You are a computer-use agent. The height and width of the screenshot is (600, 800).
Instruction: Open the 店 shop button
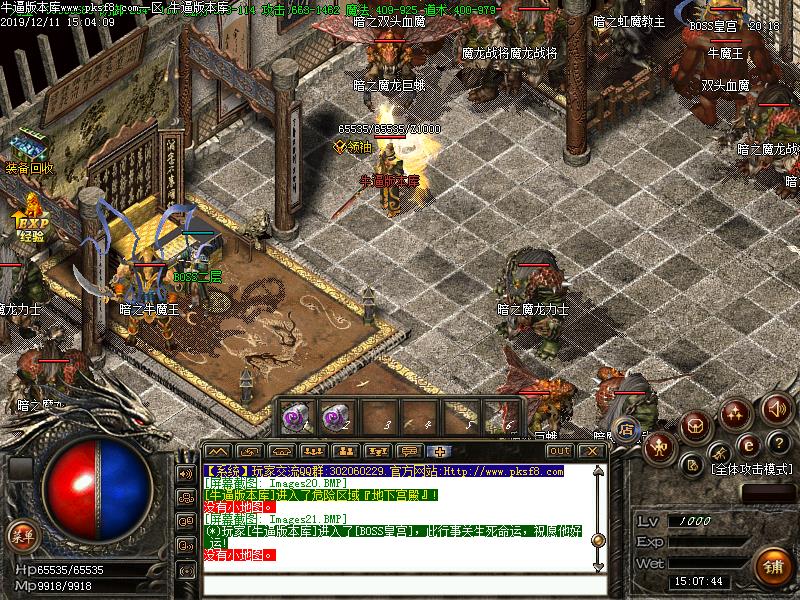click(x=628, y=430)
